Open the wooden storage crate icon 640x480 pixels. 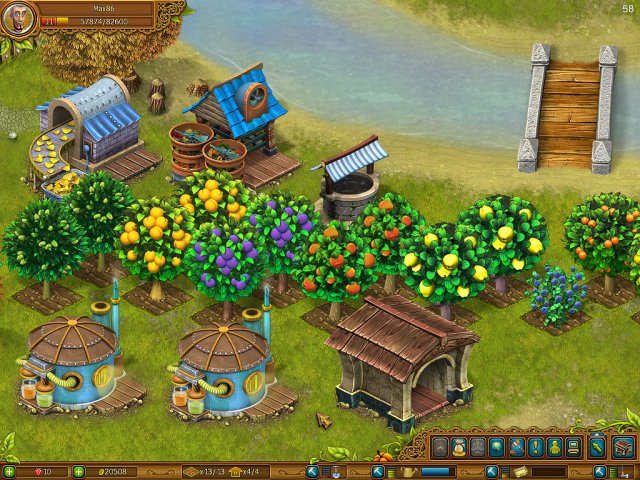click(623, 447)
